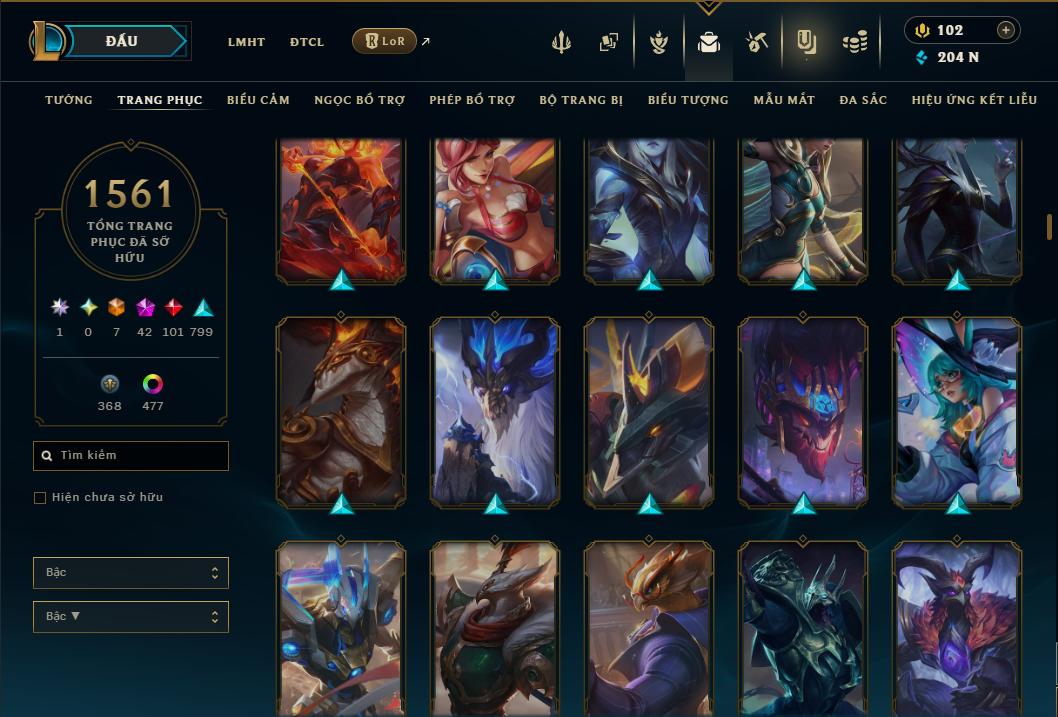This screenshot has width=1058, height=717.
Task: Open the TƯỚNG champions tab
Action: click(x=69, y=100)
